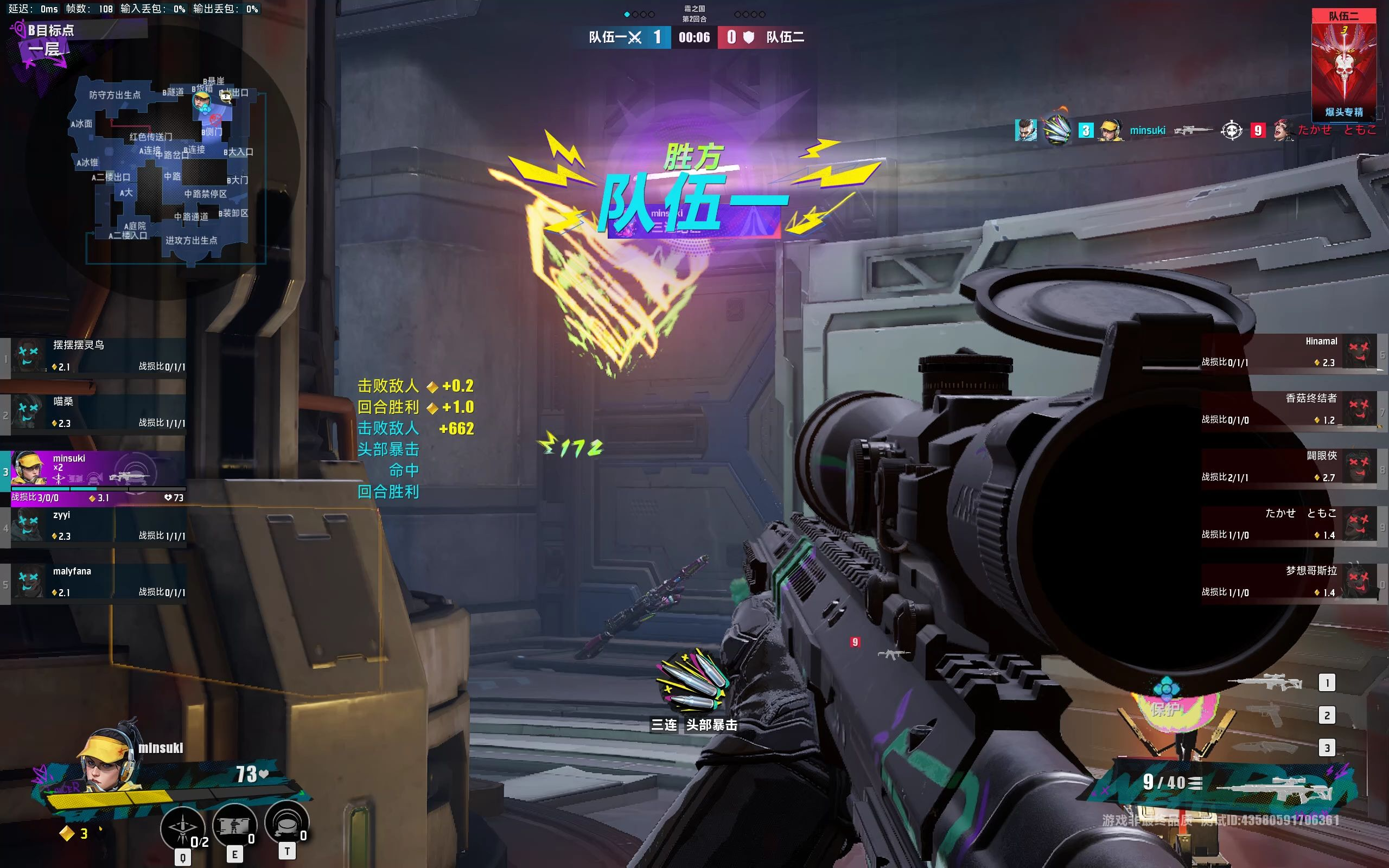Screen dimensions: 1389x868
Task: Click the B目标点 location label
Action: [50, 30]
